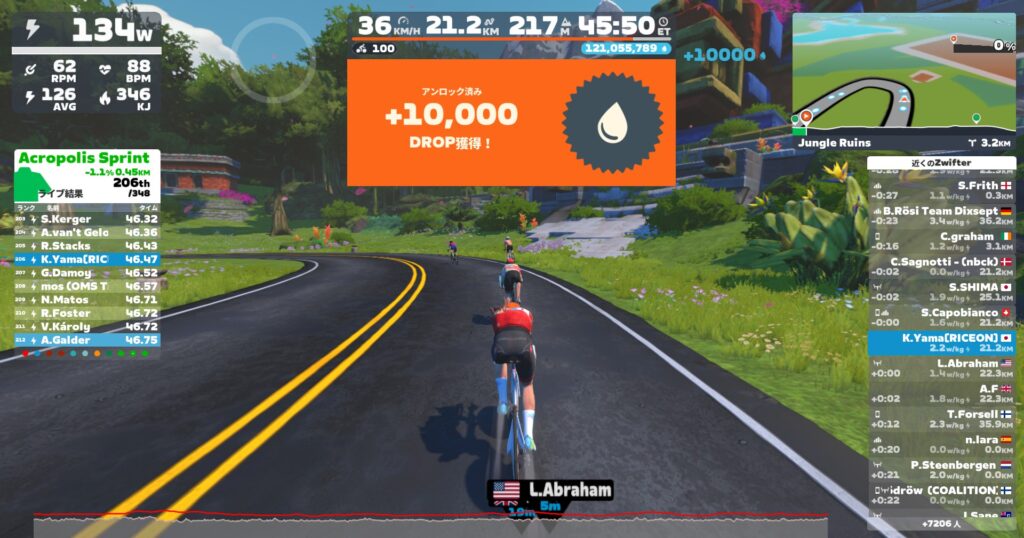Select S.Kerger in the sprint leaderboard
The image size is (1024, 538).
87,219
